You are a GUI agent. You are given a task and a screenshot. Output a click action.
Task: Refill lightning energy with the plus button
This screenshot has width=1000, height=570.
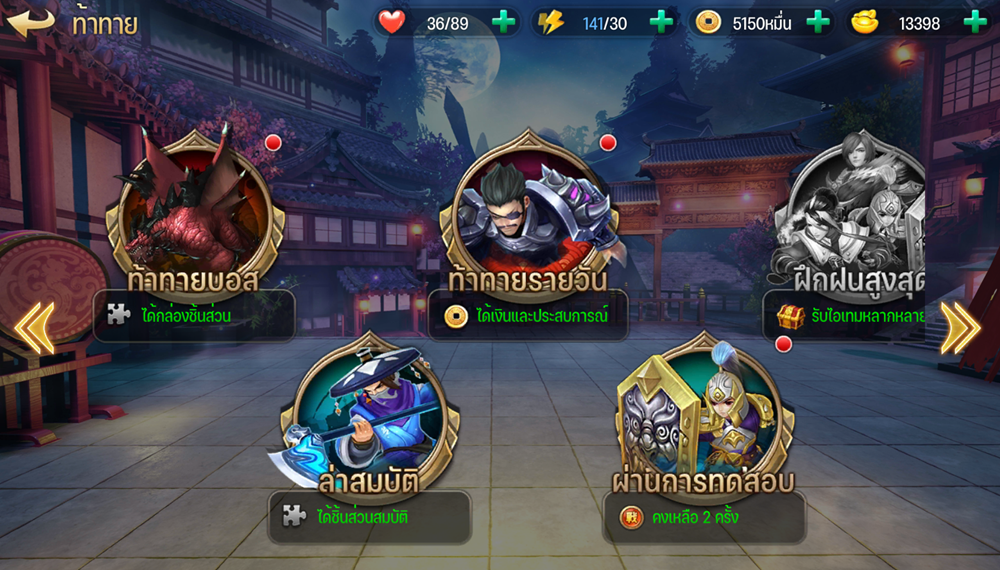pos(661,23)
